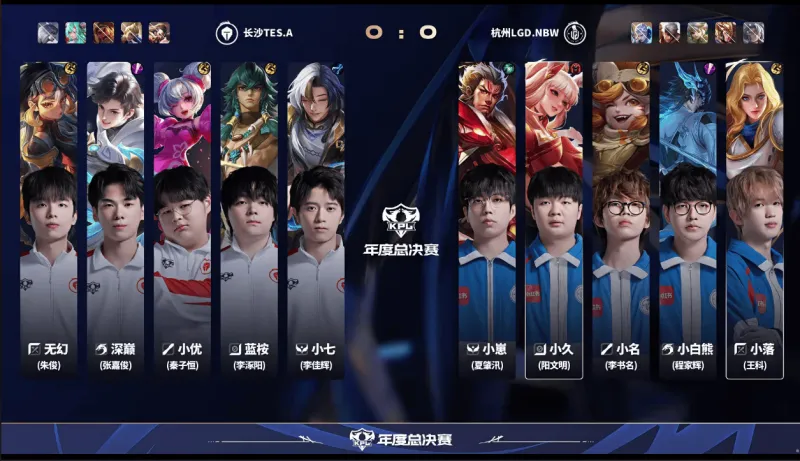Select the 无幻 player card
This screenshot has height=461, width=800.
click(49, 220)
